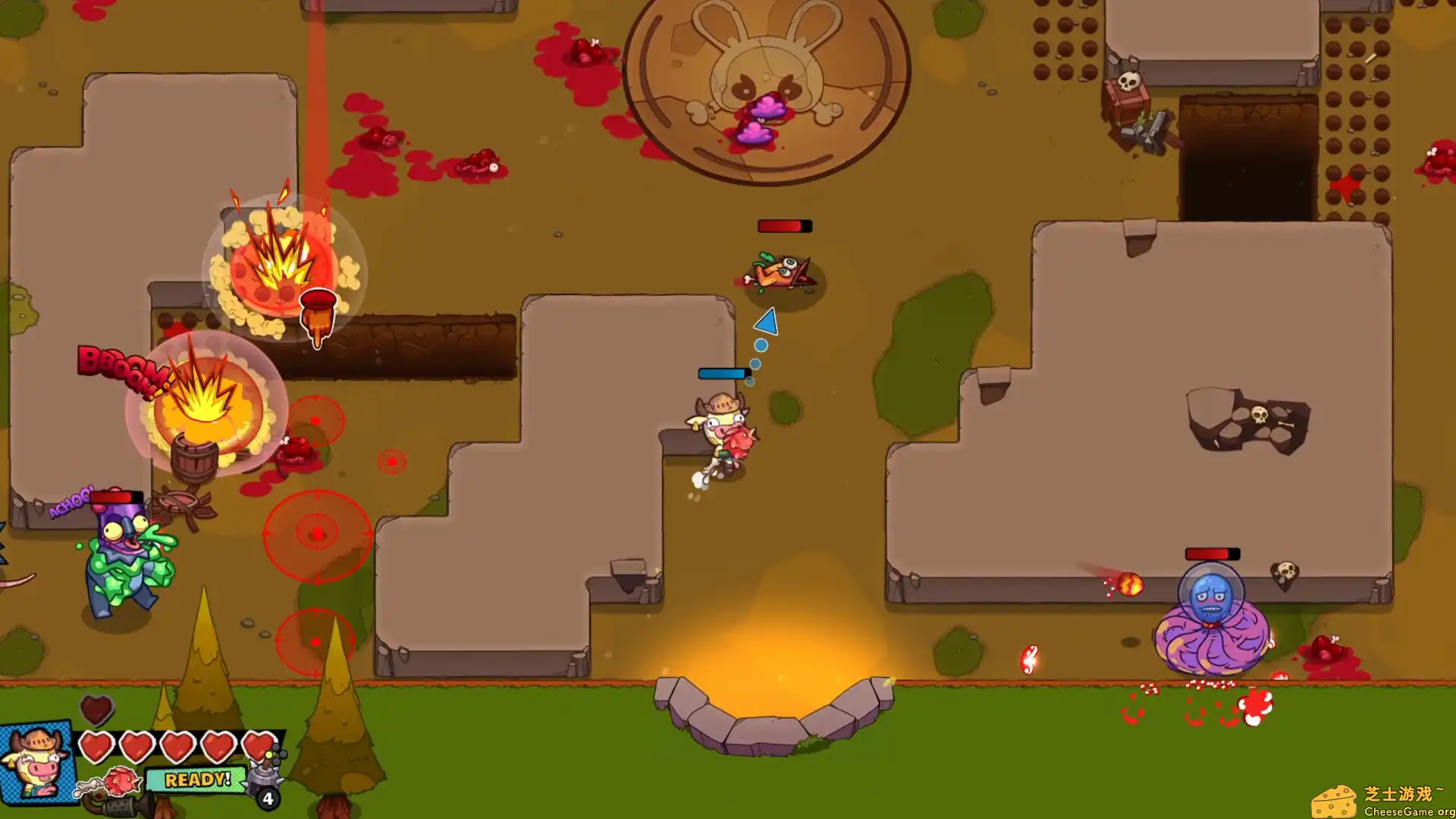Click the last red heart on the health bar
The height and width of the screenshot is (819, 1456).
click(258, 747)
